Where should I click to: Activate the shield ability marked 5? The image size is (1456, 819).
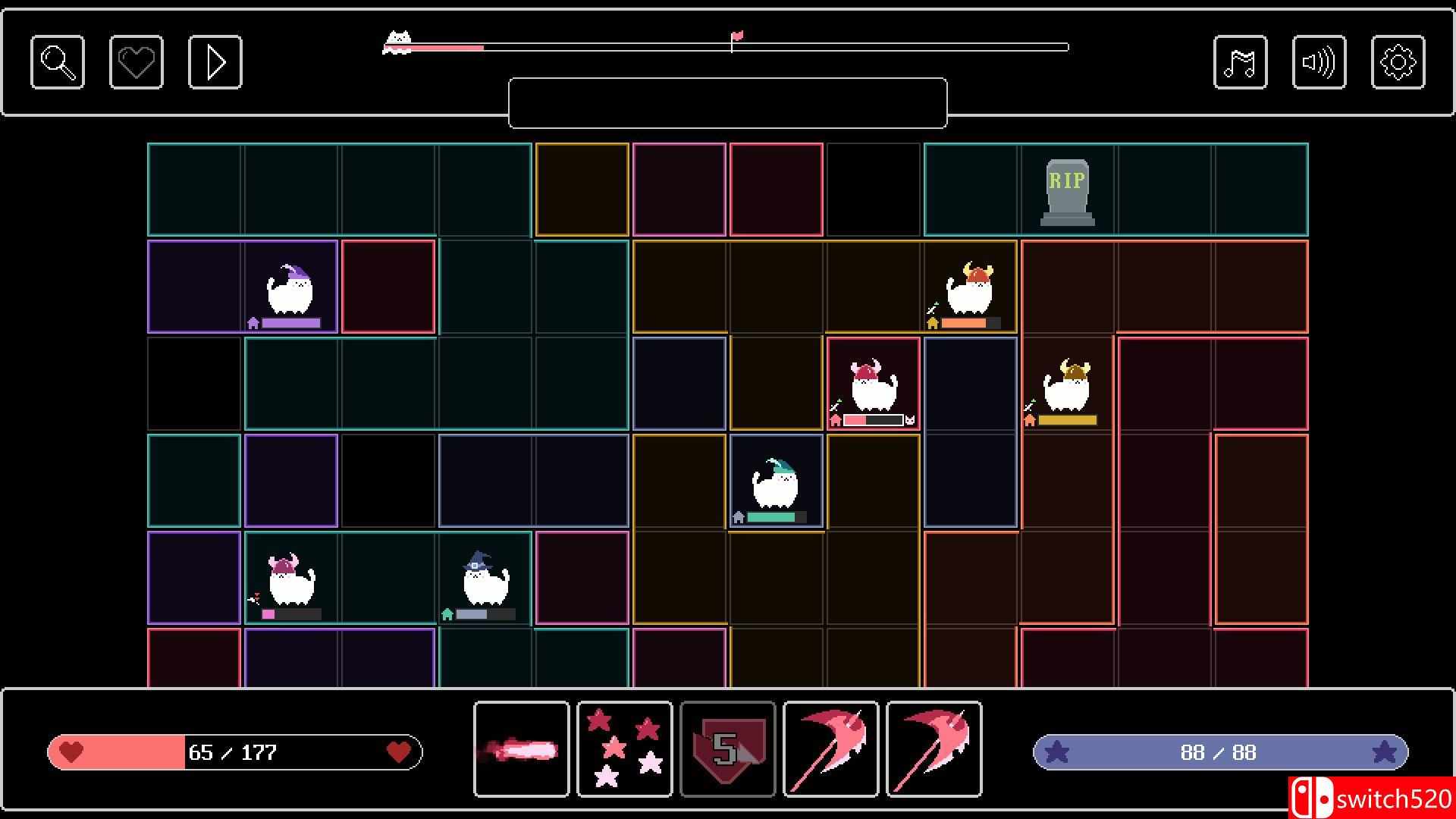click(x=727, y=749)
